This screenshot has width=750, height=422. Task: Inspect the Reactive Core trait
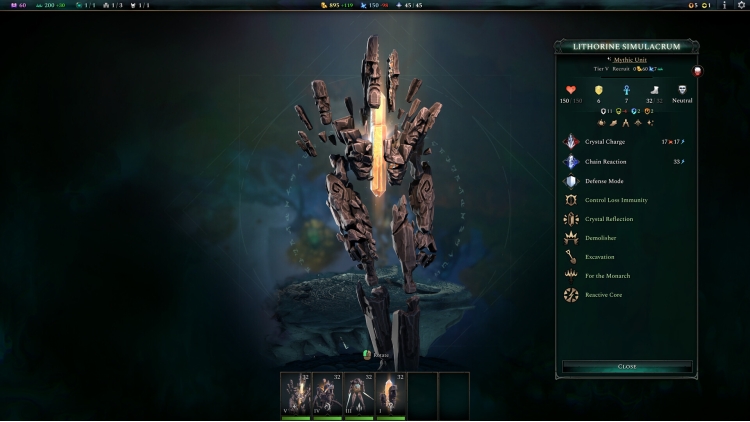click(605, 295)
